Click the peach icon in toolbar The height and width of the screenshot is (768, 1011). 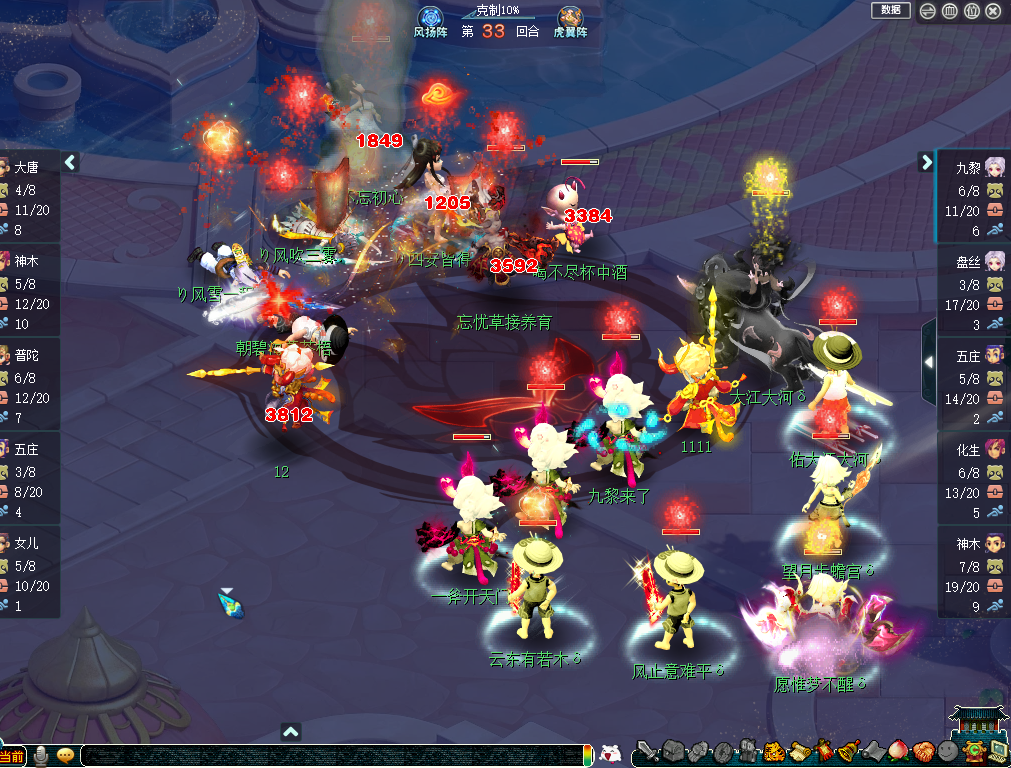[x=897, y=752]
